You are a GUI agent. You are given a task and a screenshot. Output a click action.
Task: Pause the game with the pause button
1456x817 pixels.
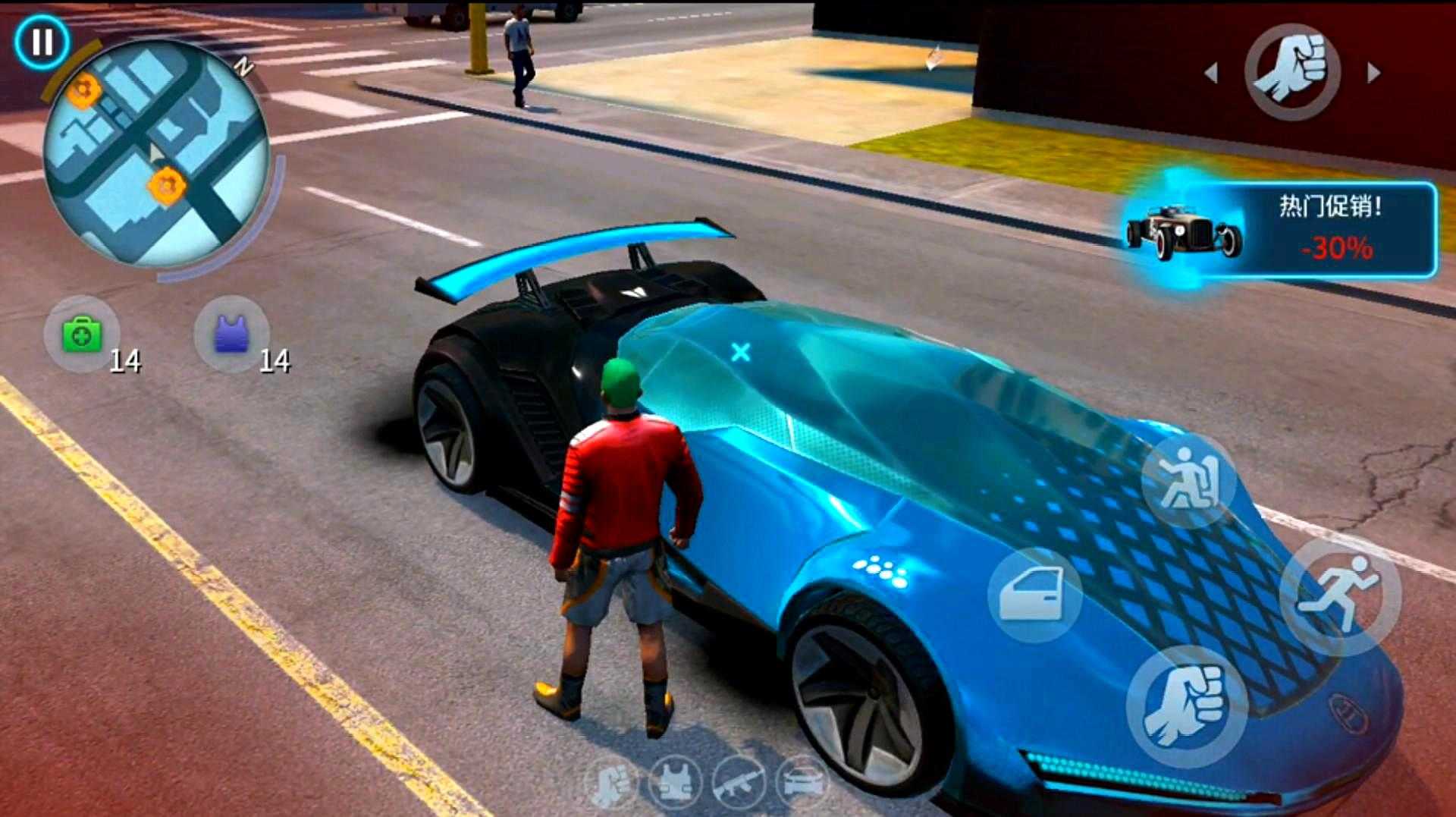click(x=42, y=42)
